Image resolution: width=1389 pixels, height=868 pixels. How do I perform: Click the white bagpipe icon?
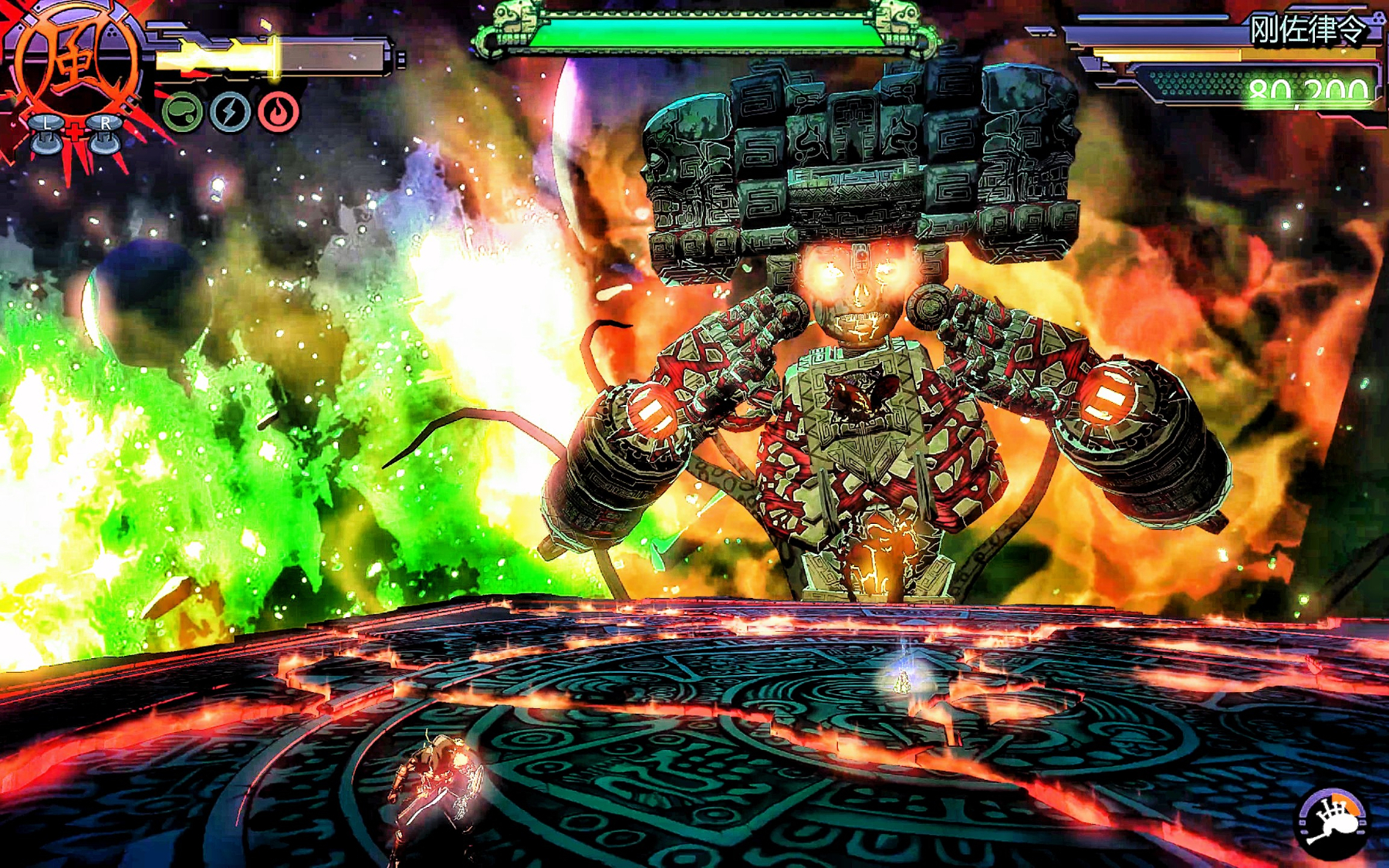tap(1333, 824)
